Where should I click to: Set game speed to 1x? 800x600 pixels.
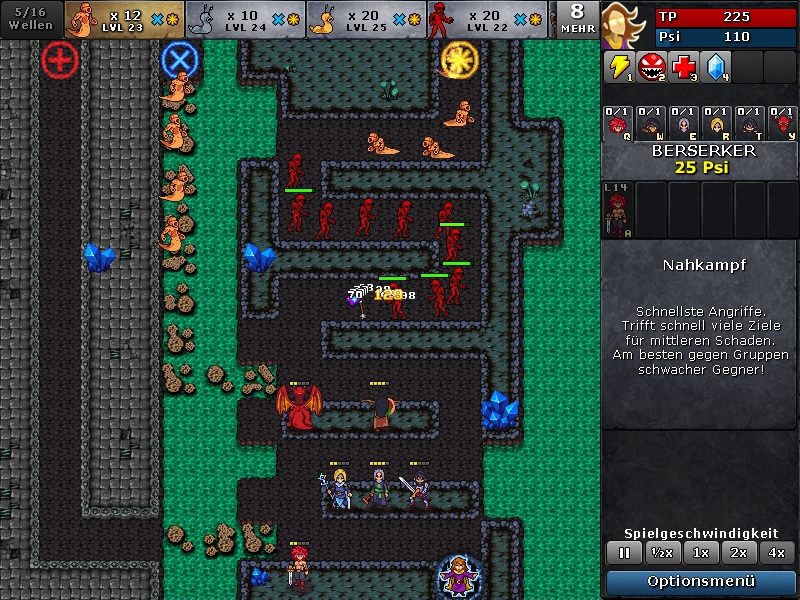point(702,552)
